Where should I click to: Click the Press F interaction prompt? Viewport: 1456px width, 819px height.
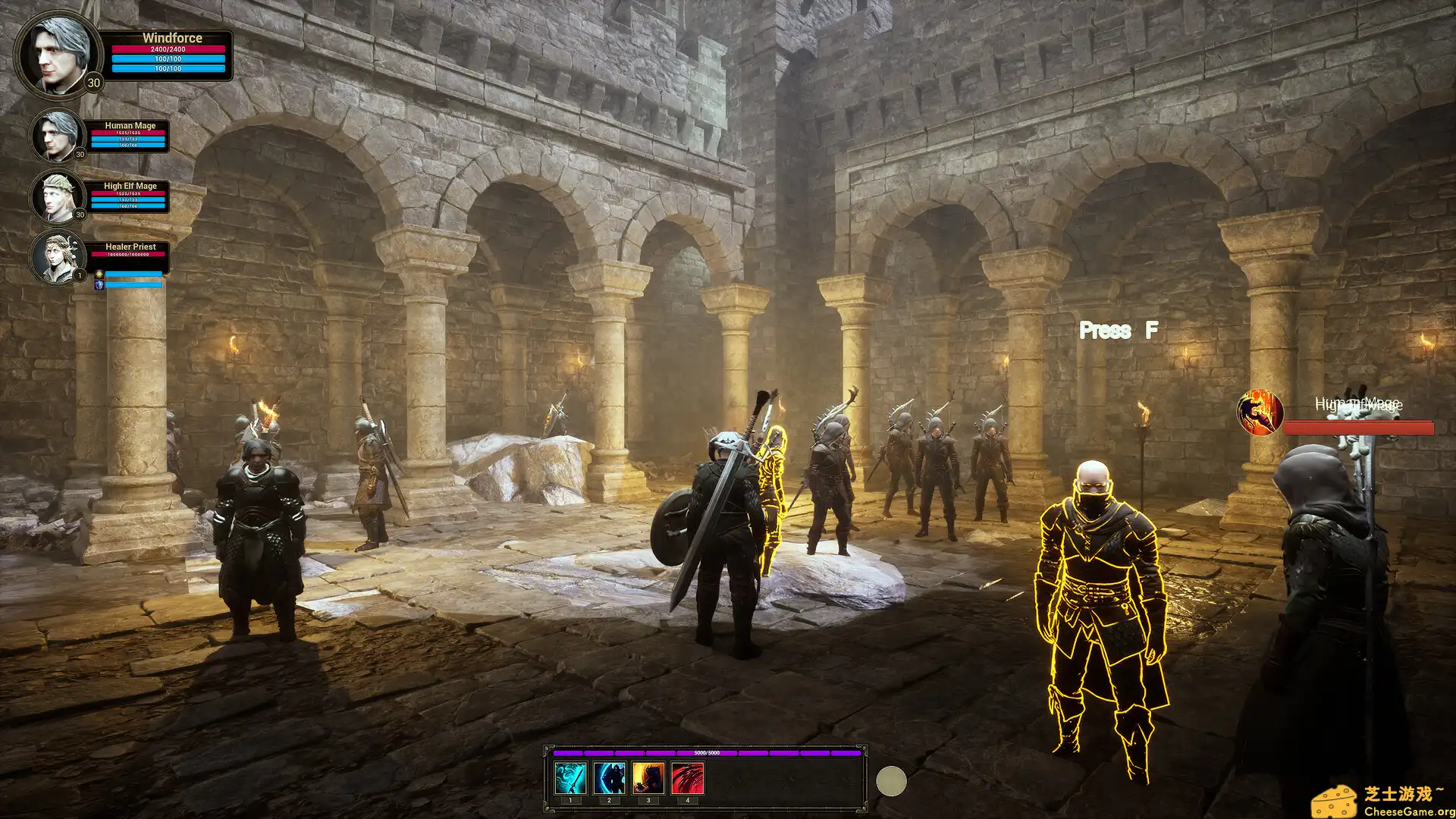[x=1118, y=330]
